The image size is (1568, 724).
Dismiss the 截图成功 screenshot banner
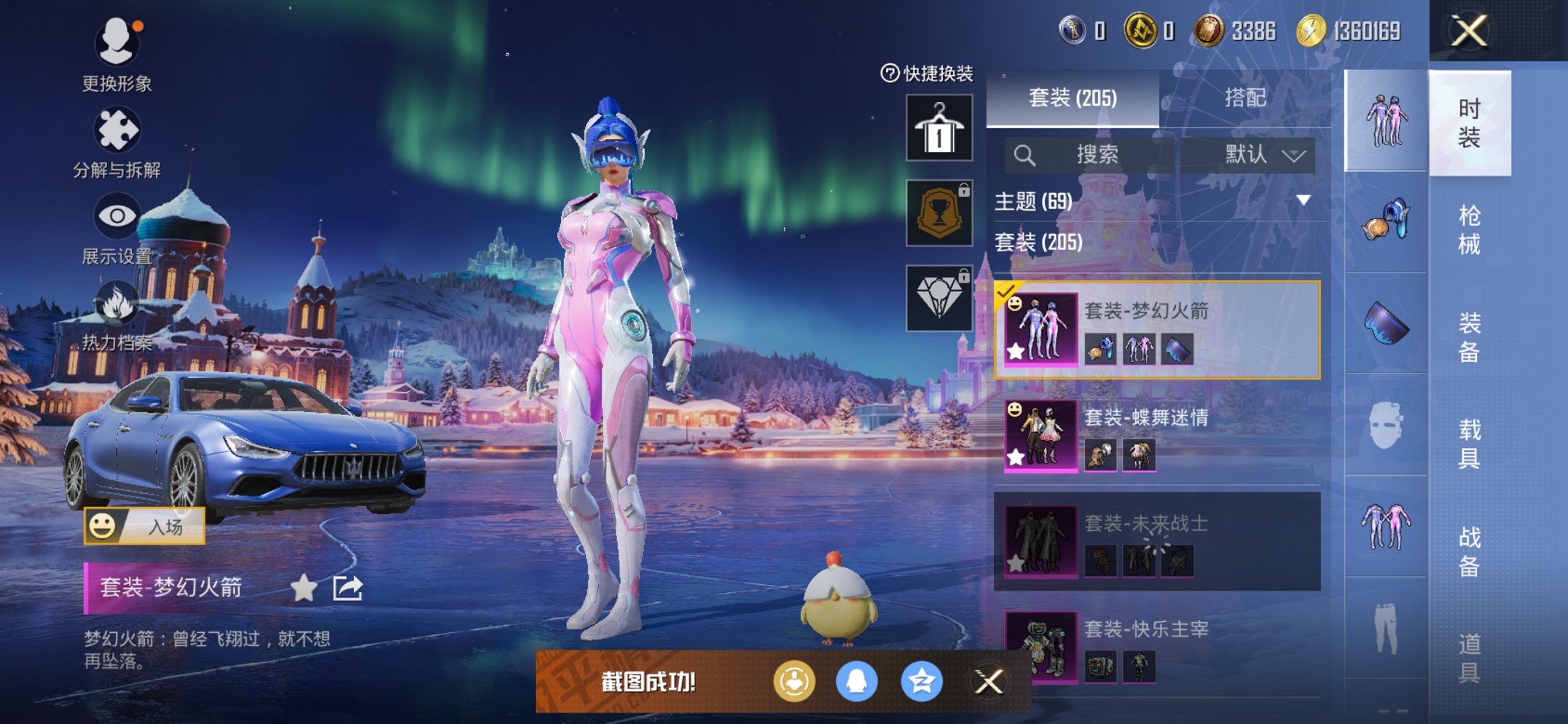pyautogui.click(x=989, y=682)
